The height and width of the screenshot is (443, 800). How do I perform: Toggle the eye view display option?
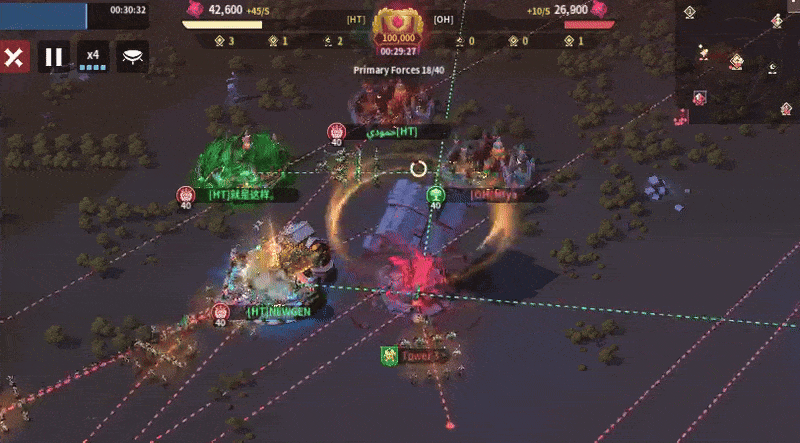click(132, 57)
